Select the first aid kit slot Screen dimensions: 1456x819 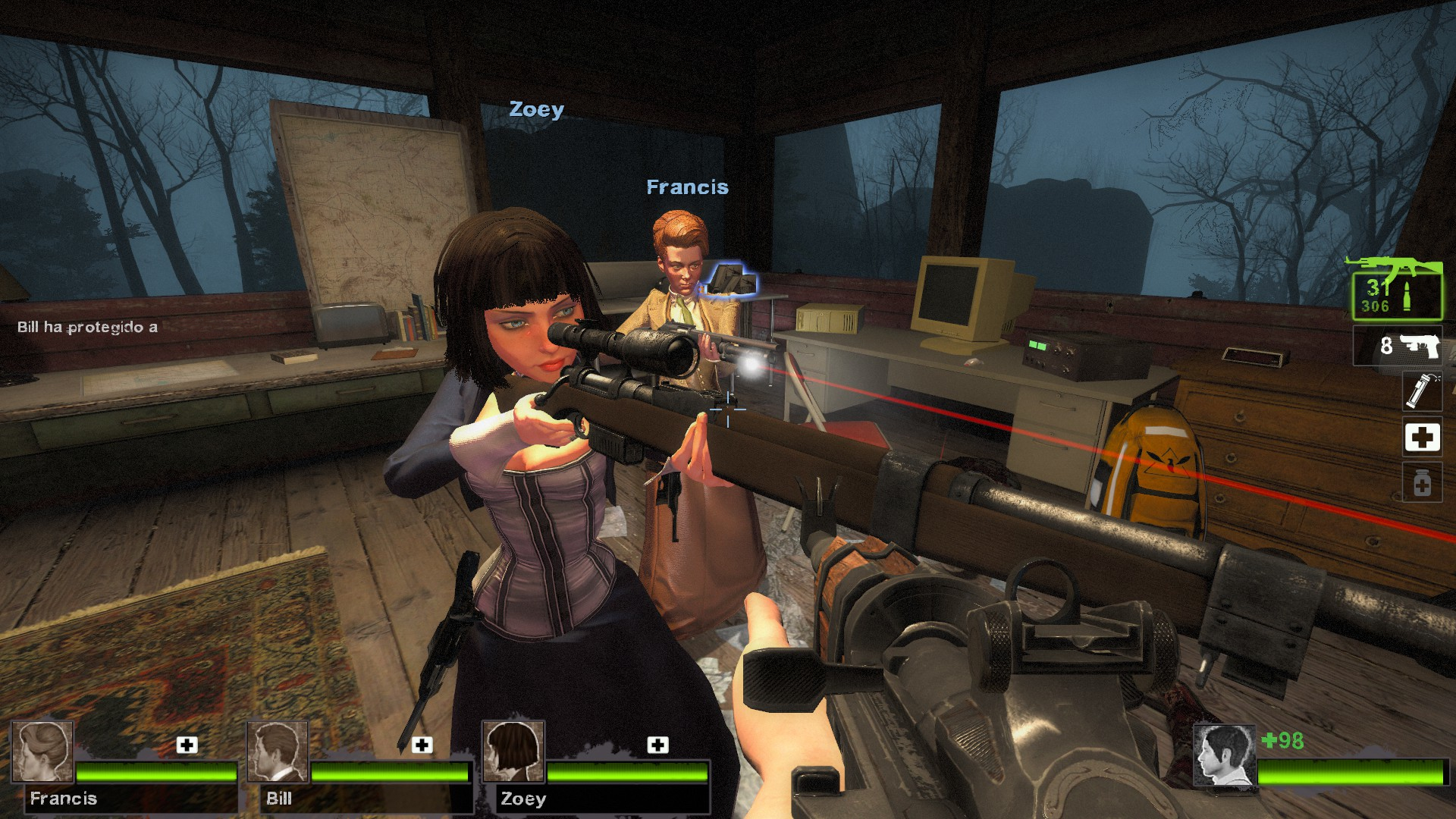tap(1422, 438)
